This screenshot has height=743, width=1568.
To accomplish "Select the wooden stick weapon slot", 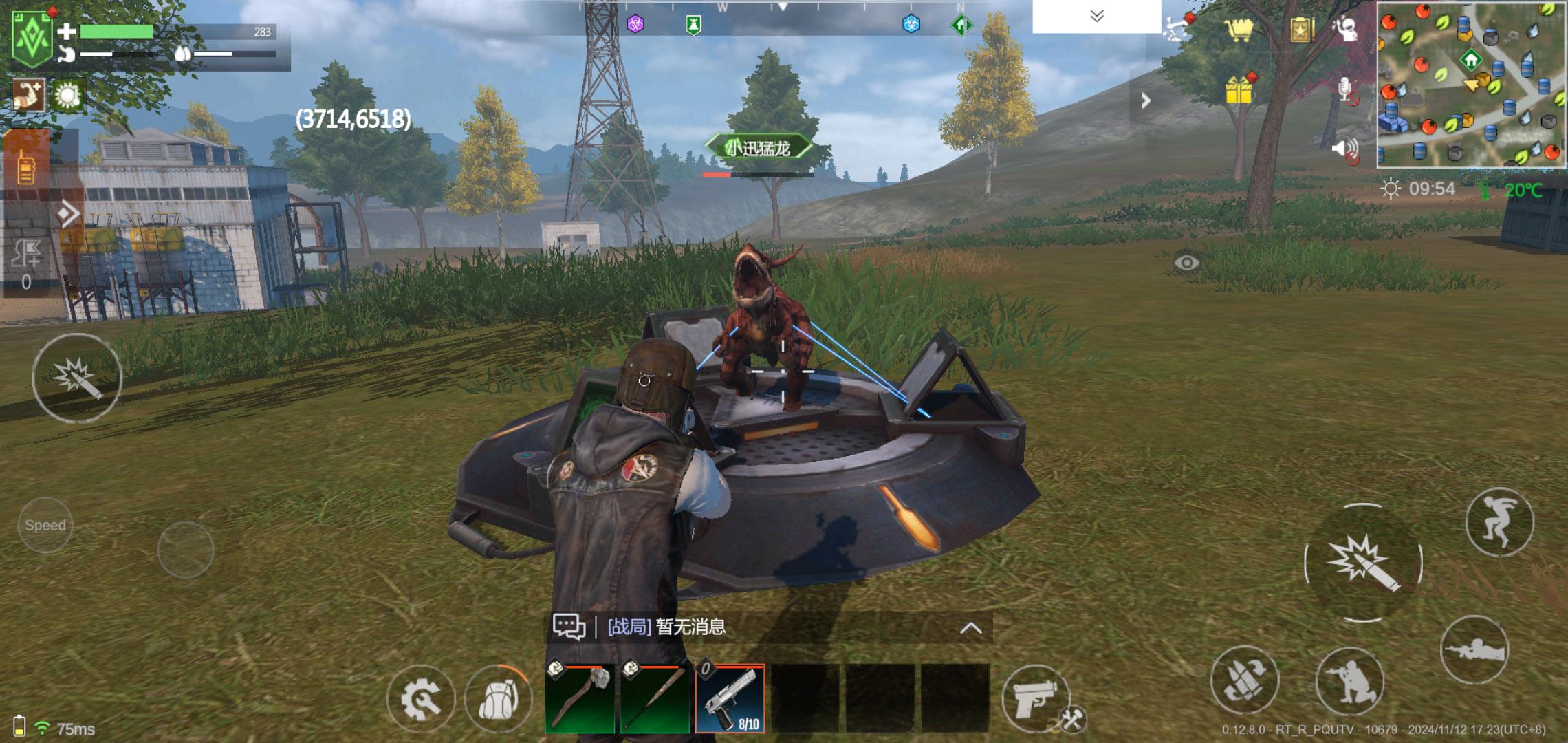I will [x=655, y=698].
